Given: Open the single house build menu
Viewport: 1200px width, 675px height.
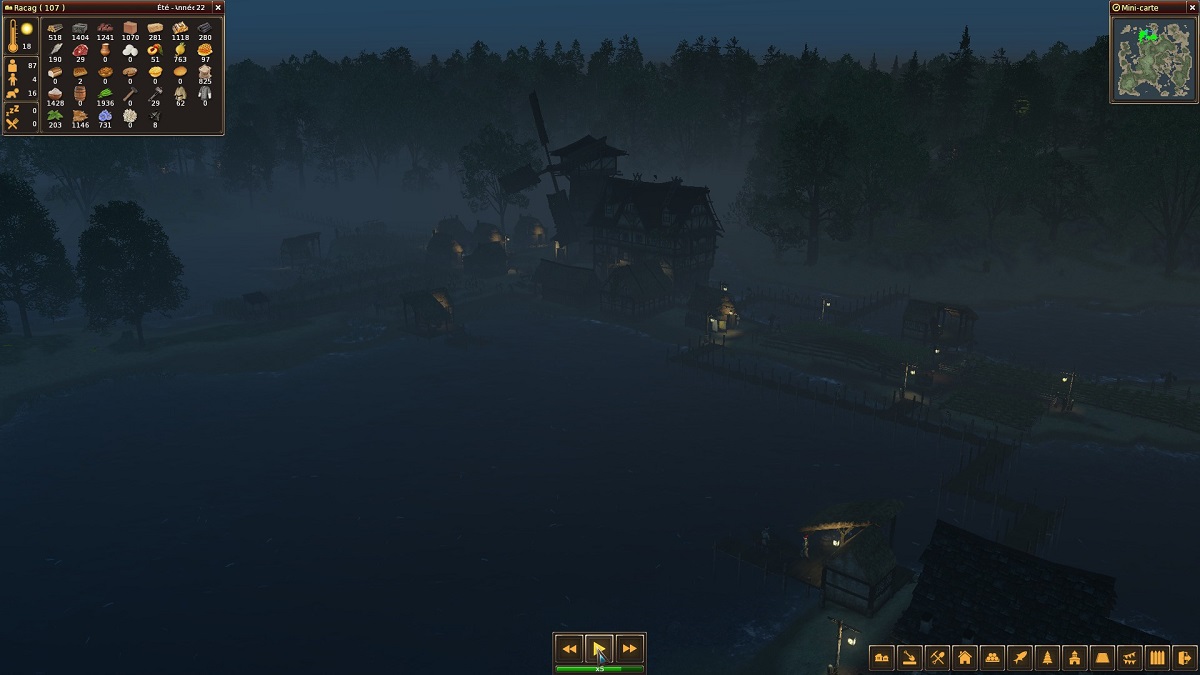Looking at the screenshot, I should (x=965, y=657).
